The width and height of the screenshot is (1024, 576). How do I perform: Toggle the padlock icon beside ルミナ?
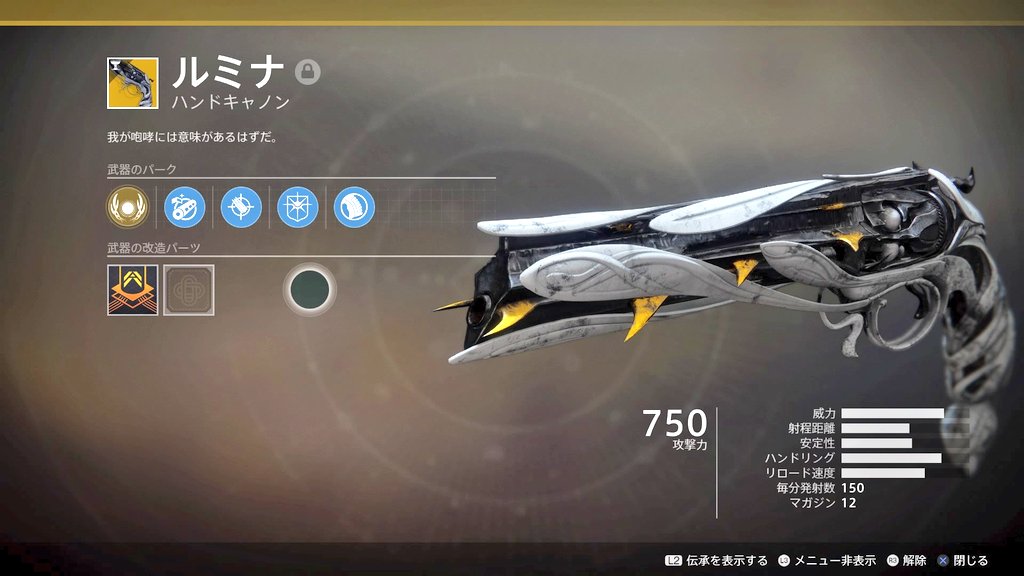308,72
